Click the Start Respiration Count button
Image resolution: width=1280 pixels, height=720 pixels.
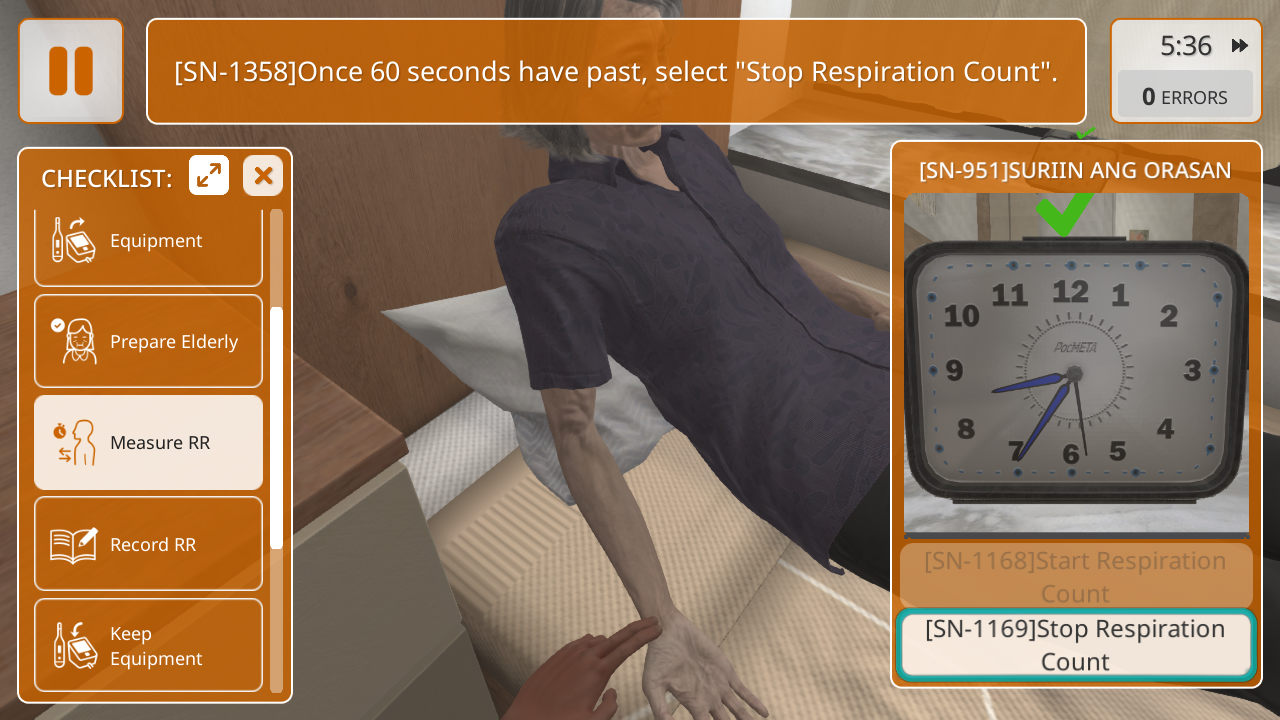pos(1075,576)
